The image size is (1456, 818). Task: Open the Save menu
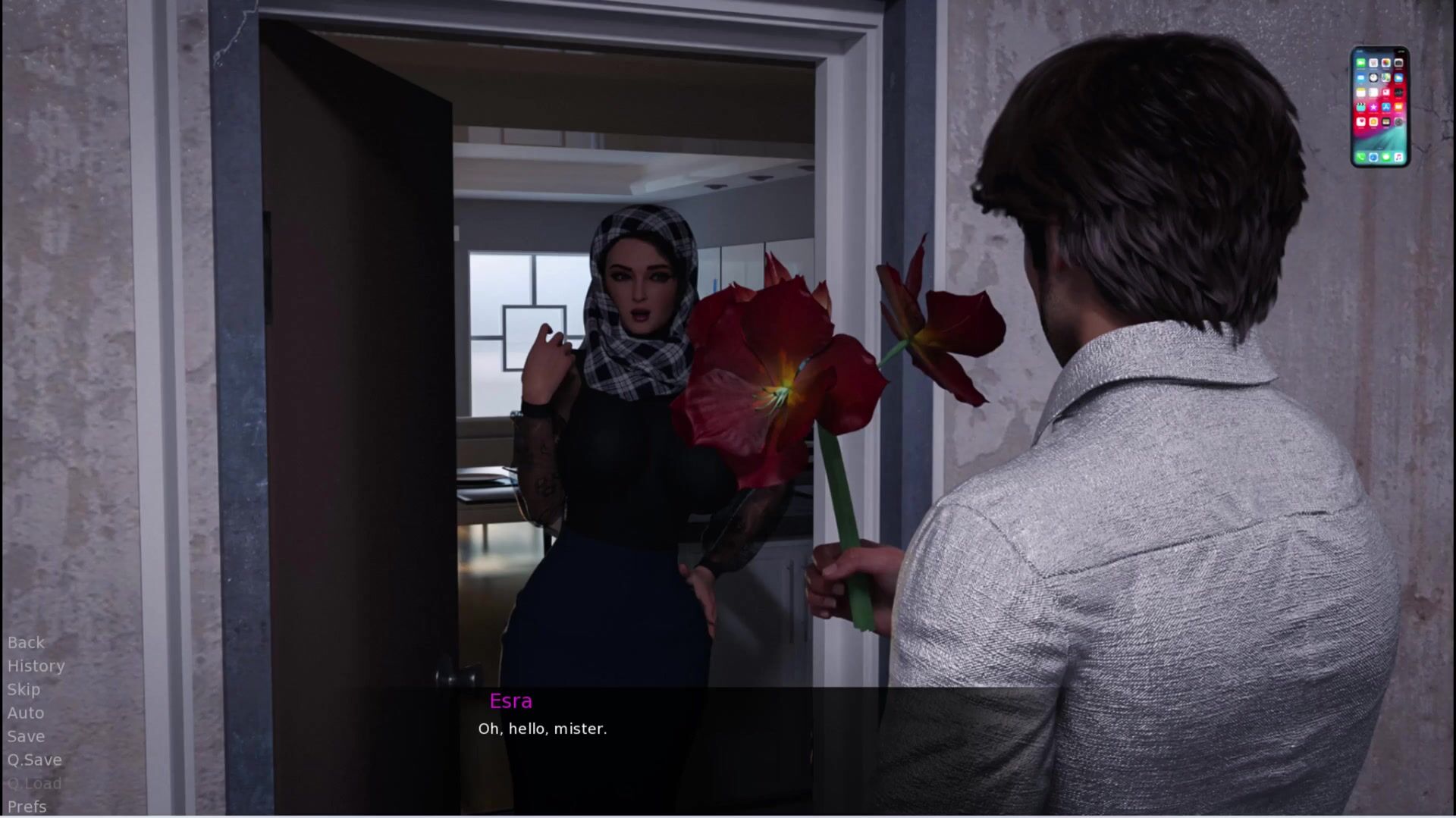(26, 736)
